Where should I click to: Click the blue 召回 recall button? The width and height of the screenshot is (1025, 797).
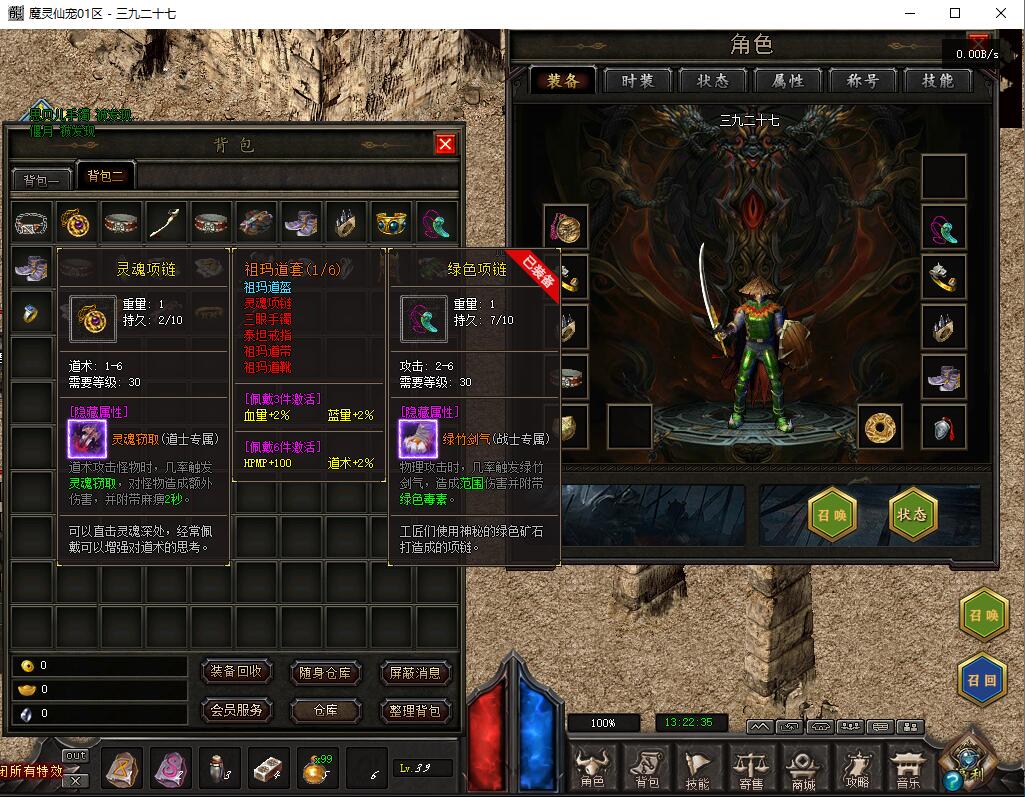[983, 679]
